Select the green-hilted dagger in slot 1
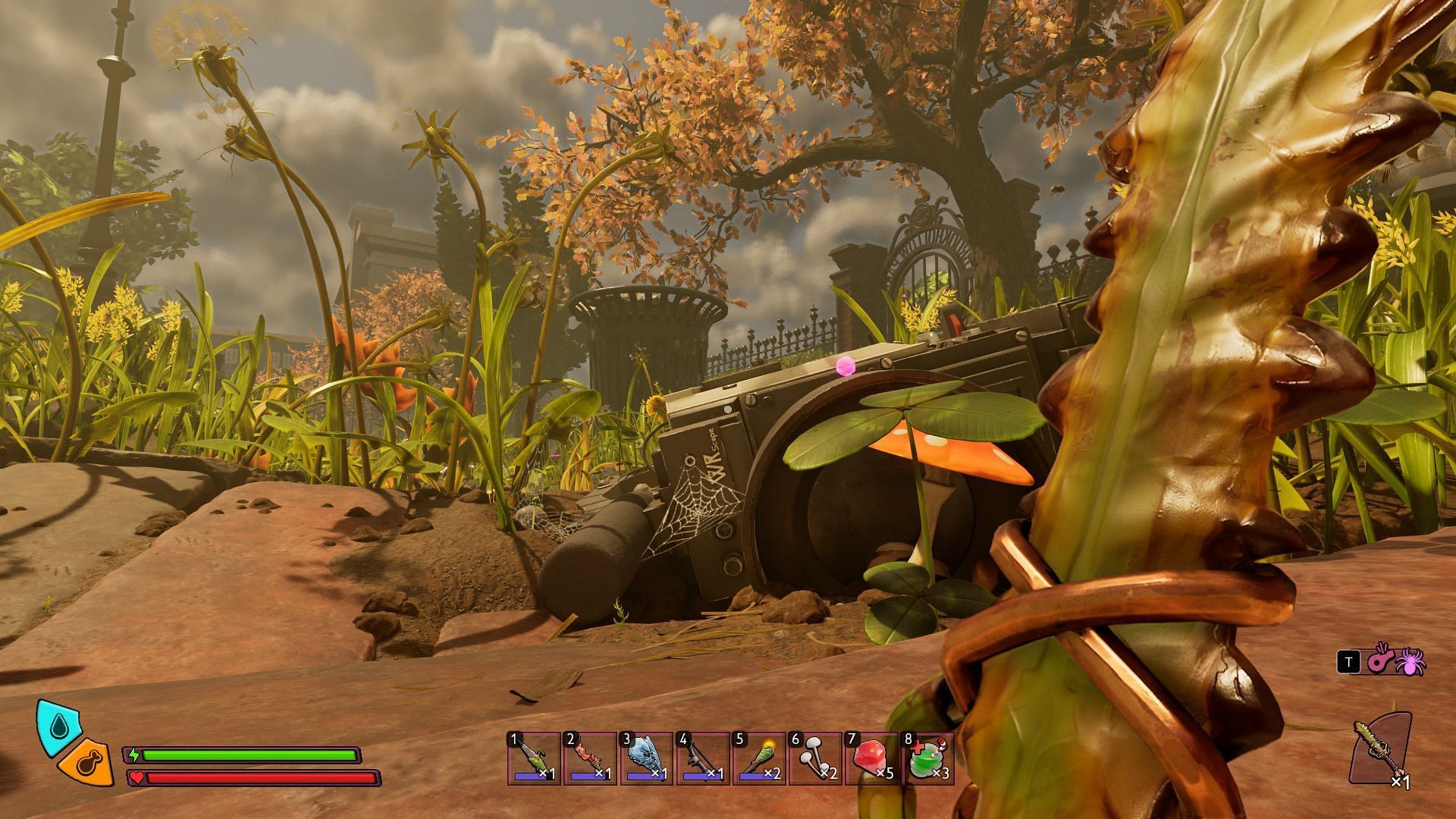The image size is (1456, 819). click(x=534, y=758)
